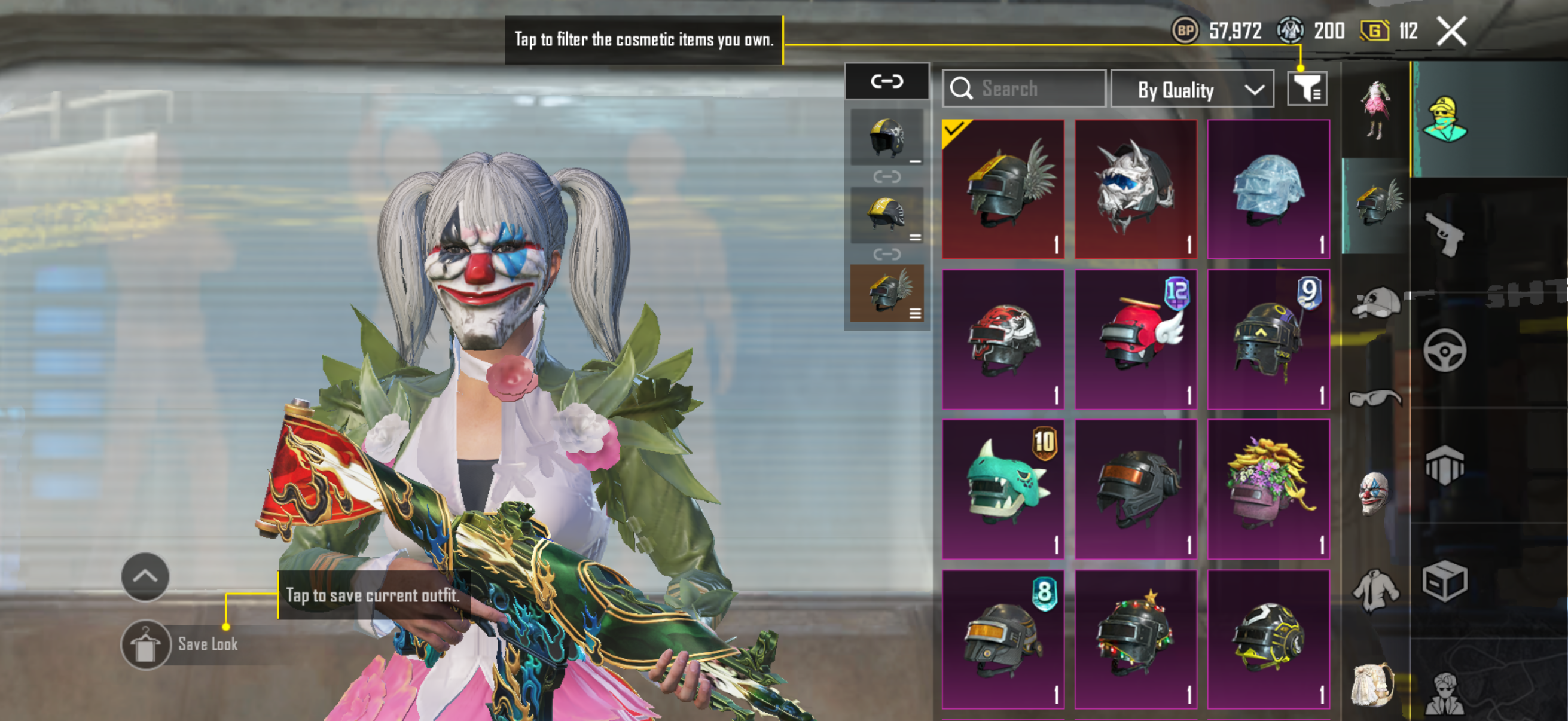The image size is (1568, 721).
Task: Open the By Quality sort dropdown
Action: (1192, 90)
